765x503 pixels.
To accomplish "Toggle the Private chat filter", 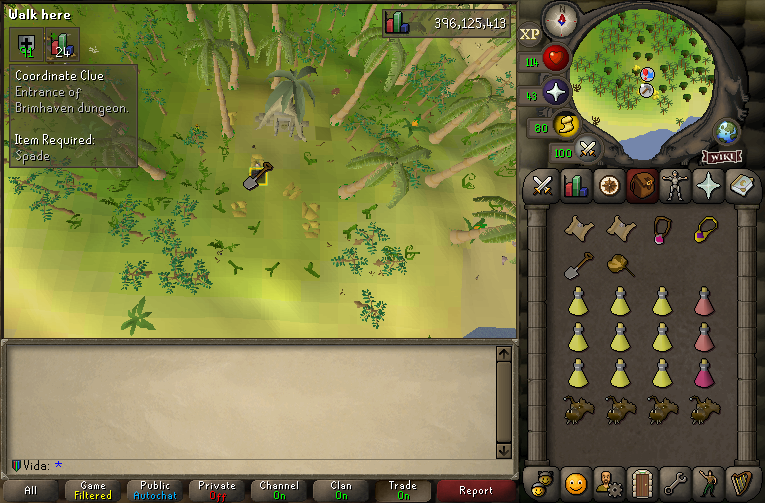I will coord(217,490).
